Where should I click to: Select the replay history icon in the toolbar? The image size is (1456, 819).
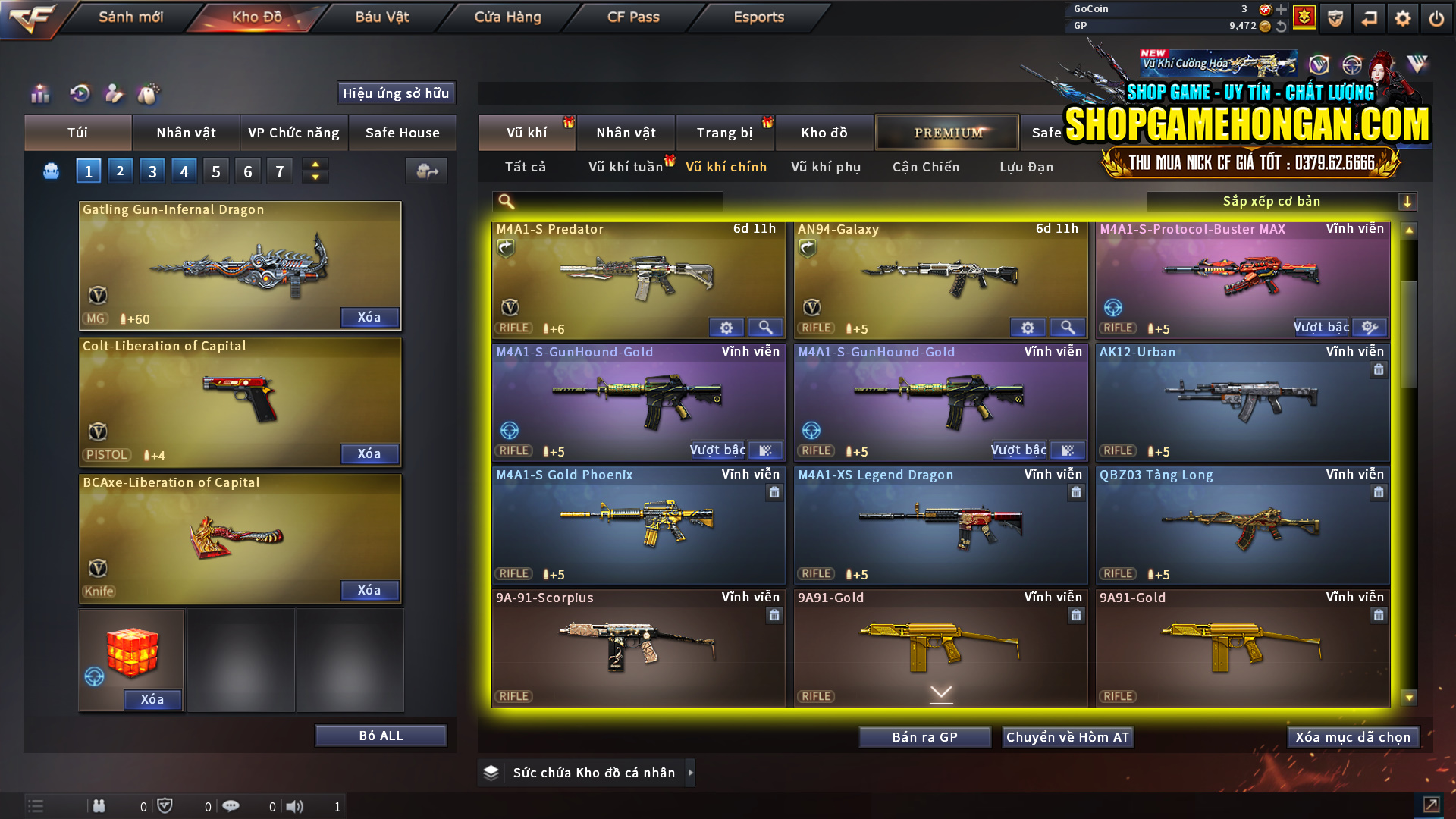79,94
